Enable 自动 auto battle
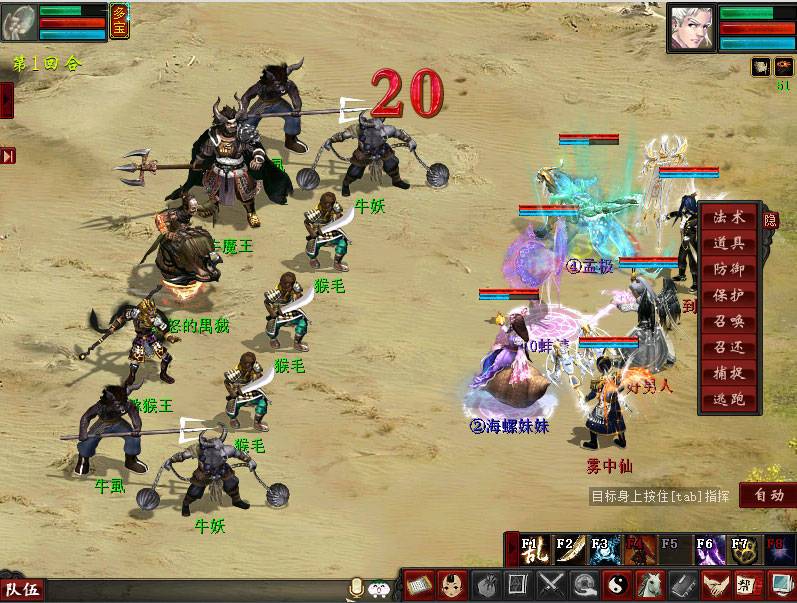The width and height of the screenshot is (797, 603). pos(768,495)
